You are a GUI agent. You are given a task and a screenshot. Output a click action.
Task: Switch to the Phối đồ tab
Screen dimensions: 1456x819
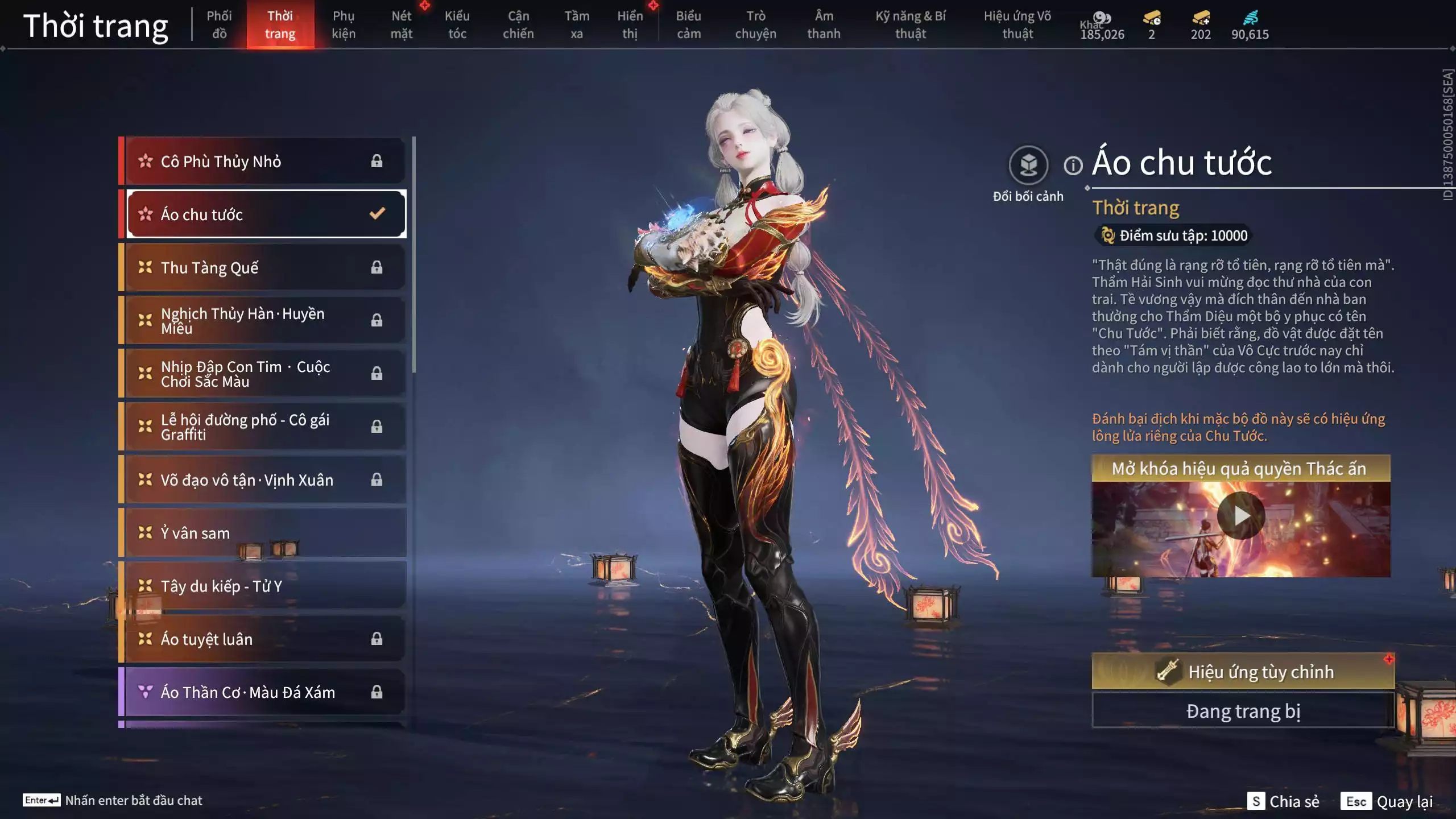(219, 24)
